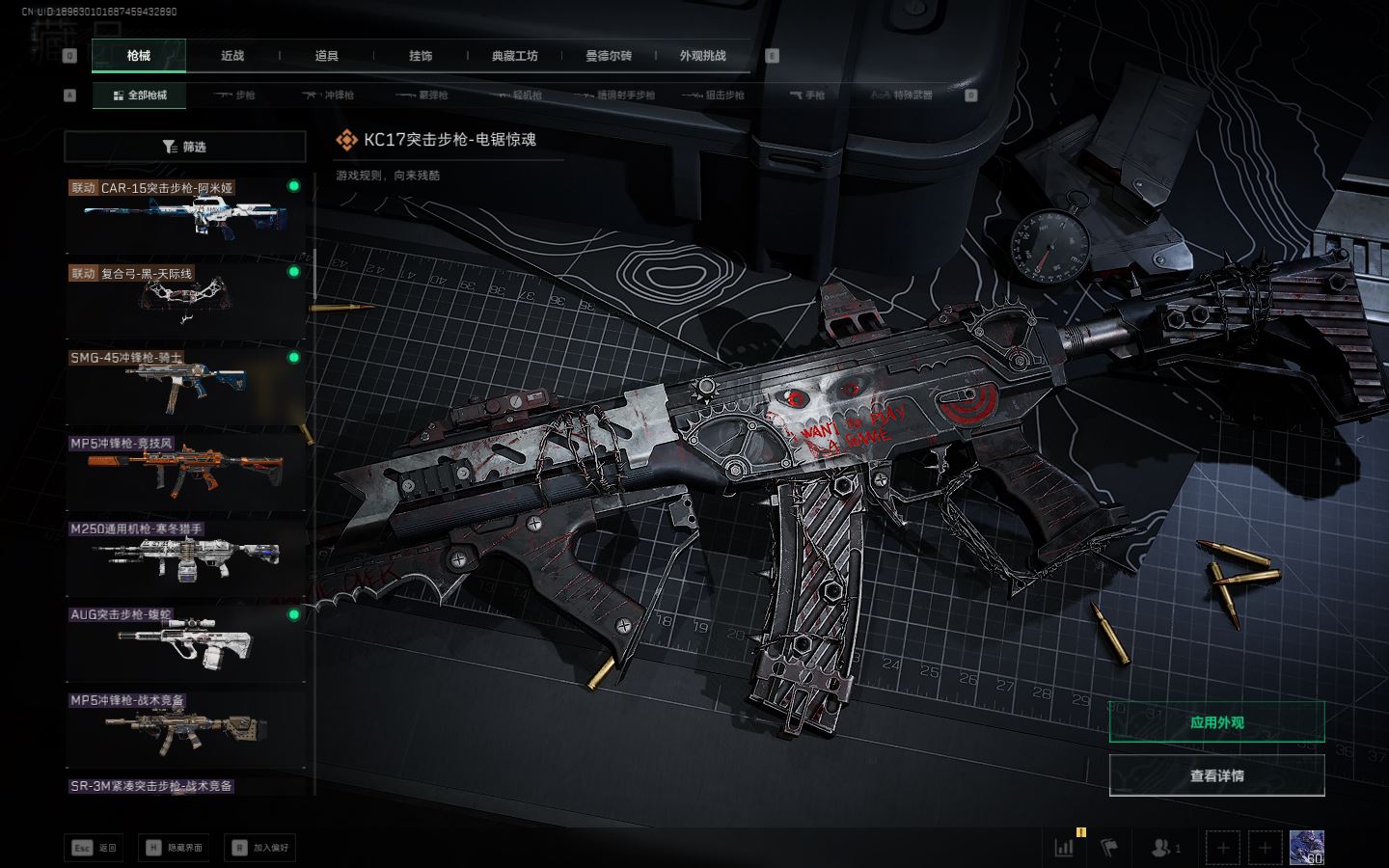
Task: Select the MP5冲锋枪-战术竞备 skin
Action: 185,727
